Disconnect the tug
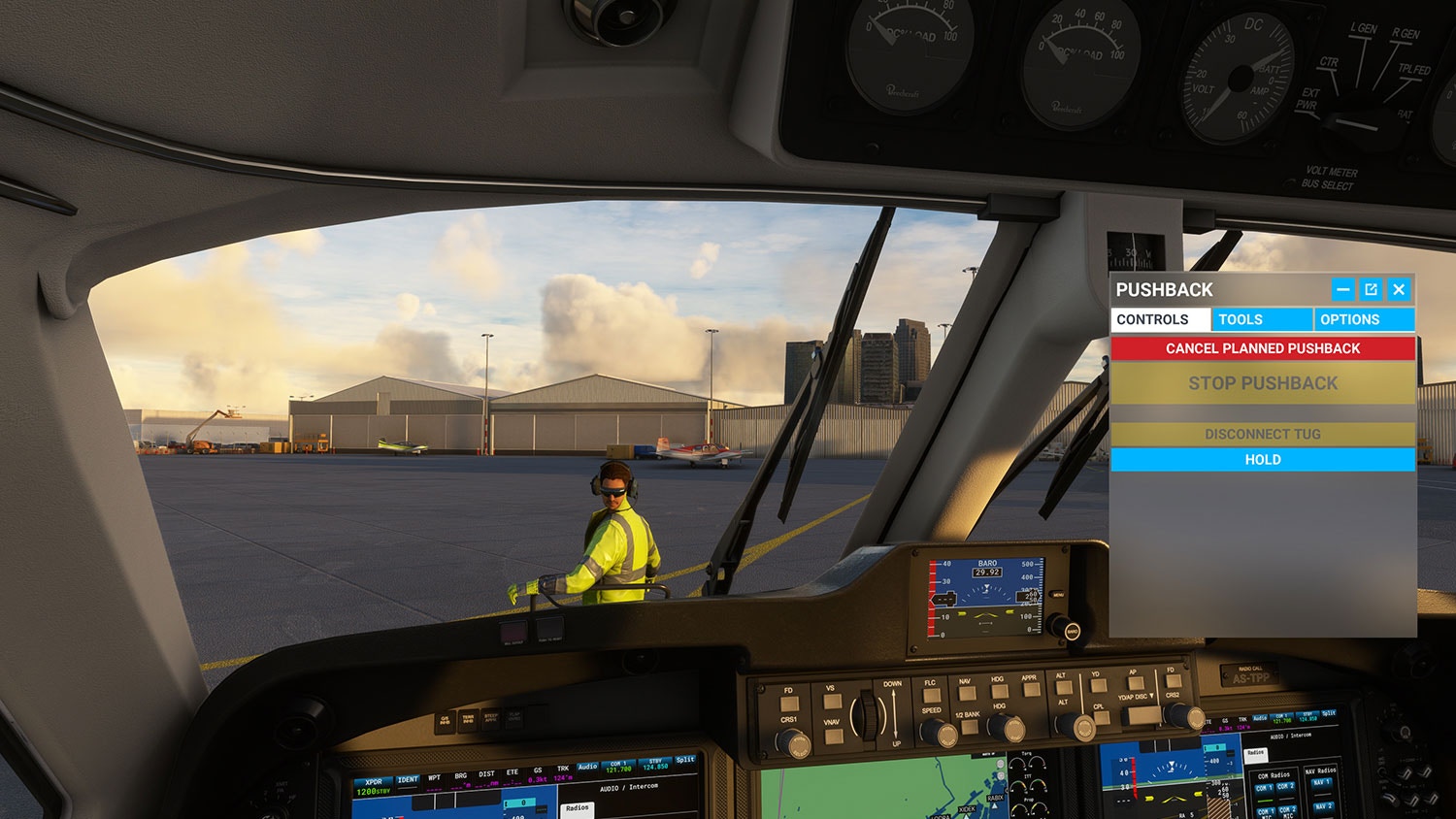The width and height of the screenshot is (1456, 819). (1262, 434)
